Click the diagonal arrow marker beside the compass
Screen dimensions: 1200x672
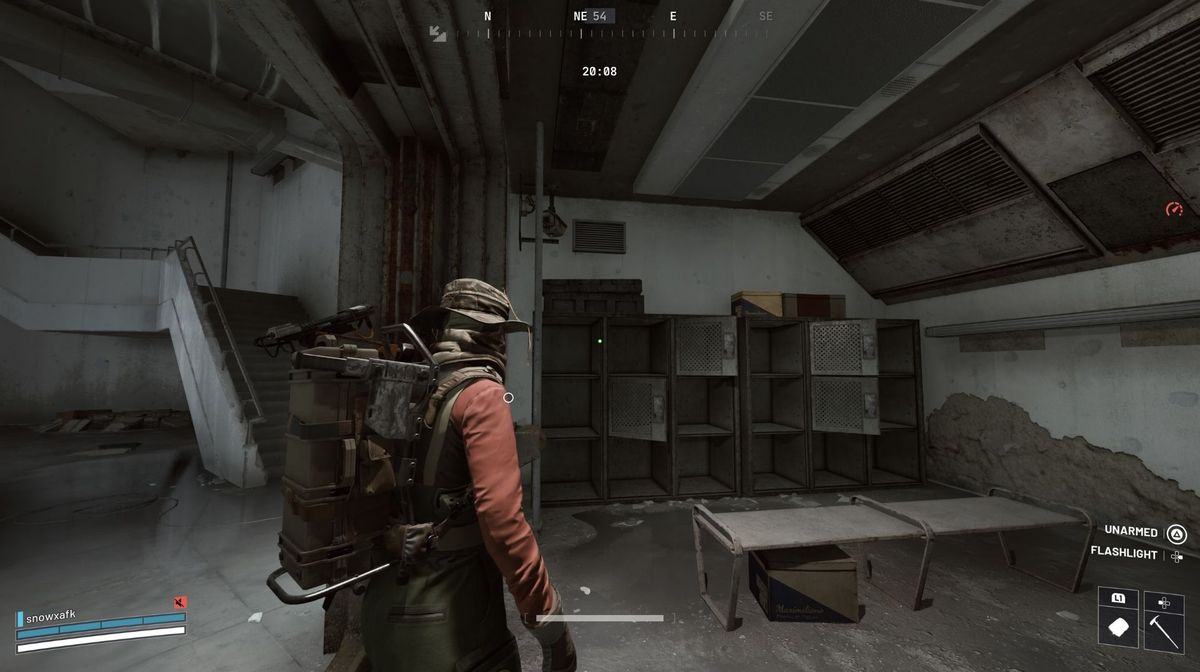pos(438,33)
